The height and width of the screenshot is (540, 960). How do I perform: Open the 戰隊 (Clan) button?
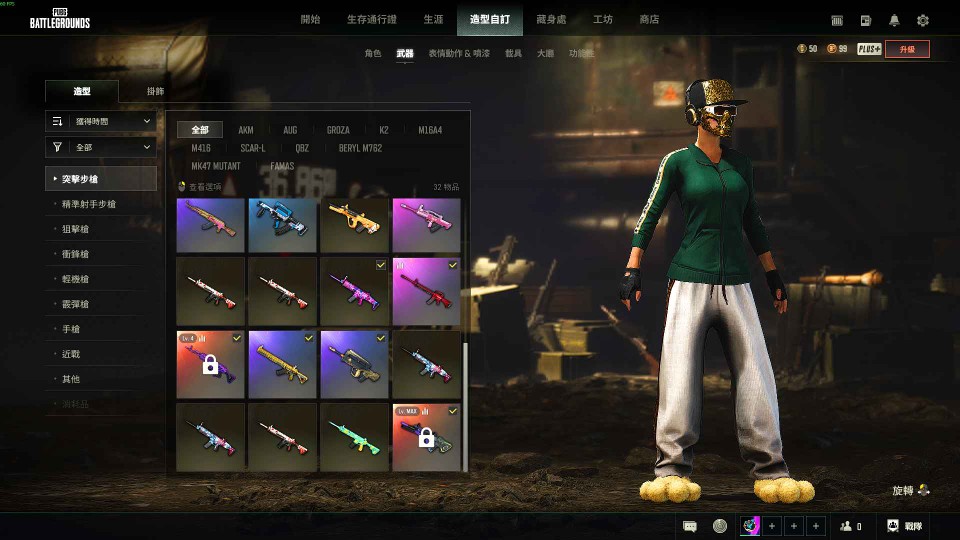(904, 526)
